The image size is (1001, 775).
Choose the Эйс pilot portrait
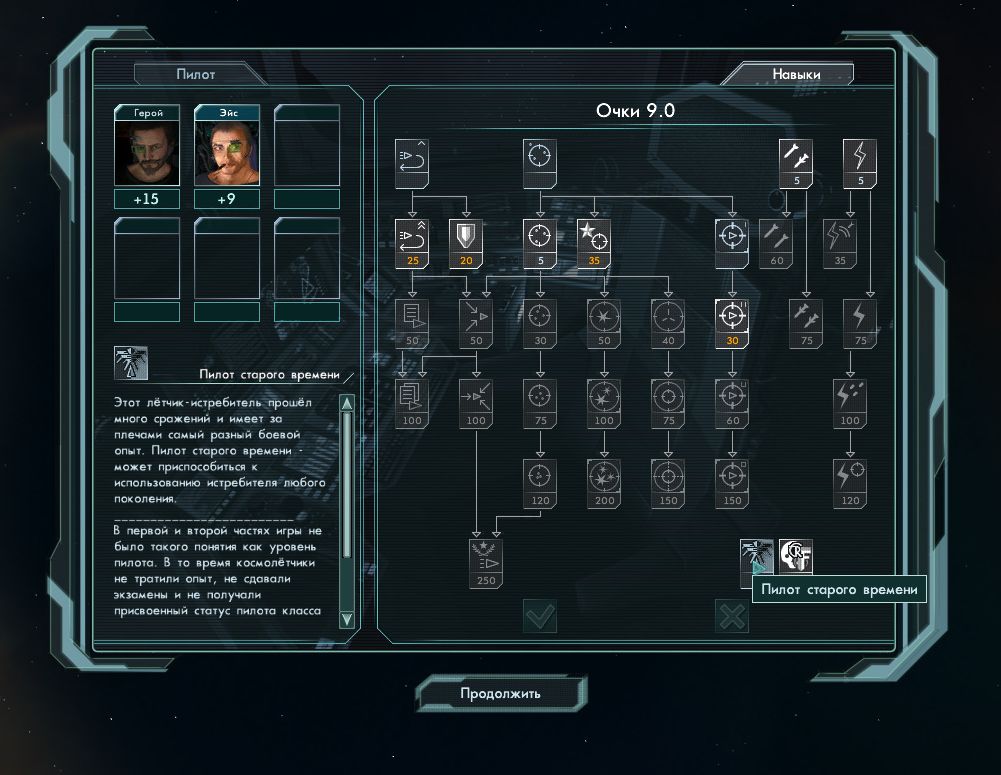(227, 151)
